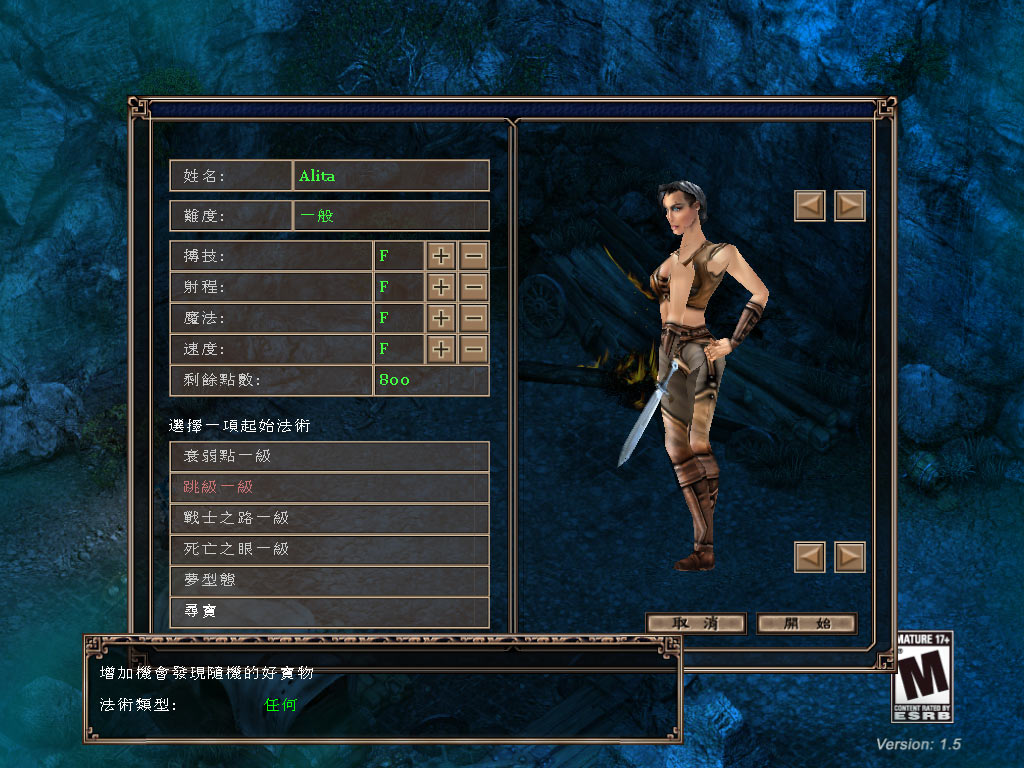This screenshot has width=1024, height=768.
Task: Decrease the 搏技 stat with minus
Action: (x=474, y=256)
